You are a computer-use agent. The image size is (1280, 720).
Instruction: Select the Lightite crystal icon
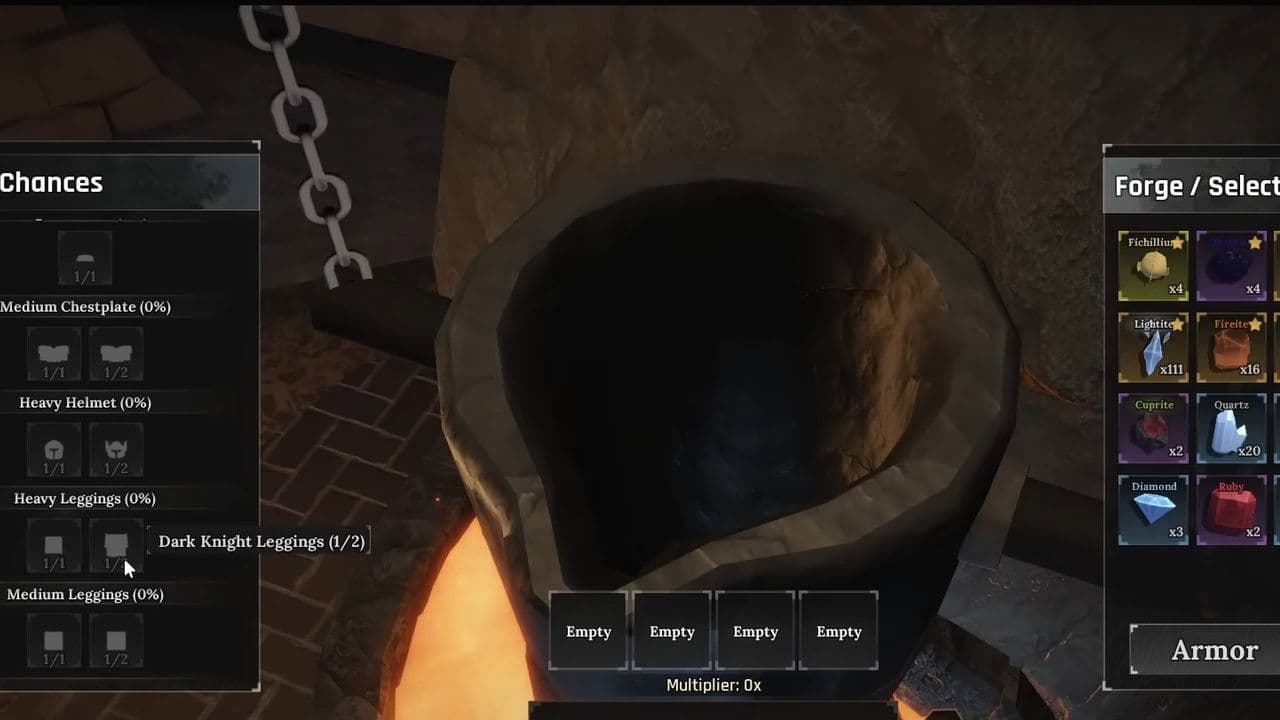1153,348
